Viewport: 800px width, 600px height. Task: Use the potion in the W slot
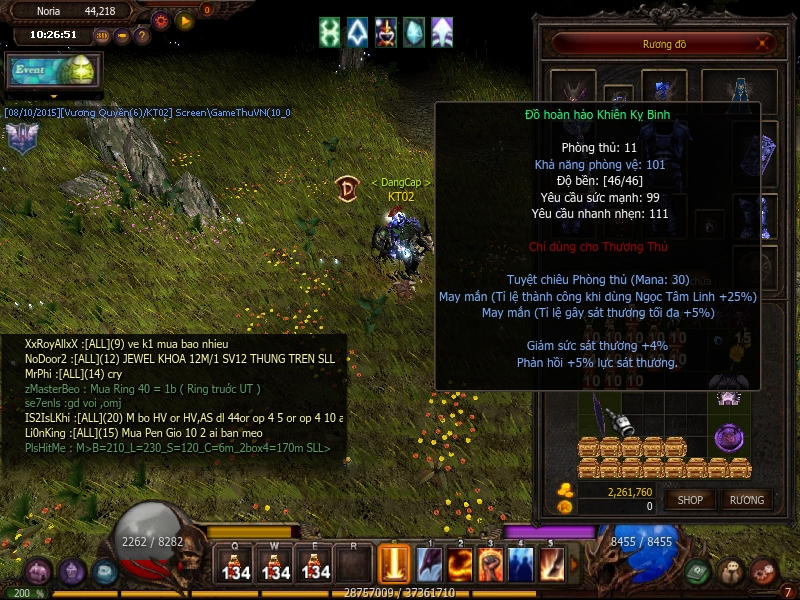tap(275, 565)
